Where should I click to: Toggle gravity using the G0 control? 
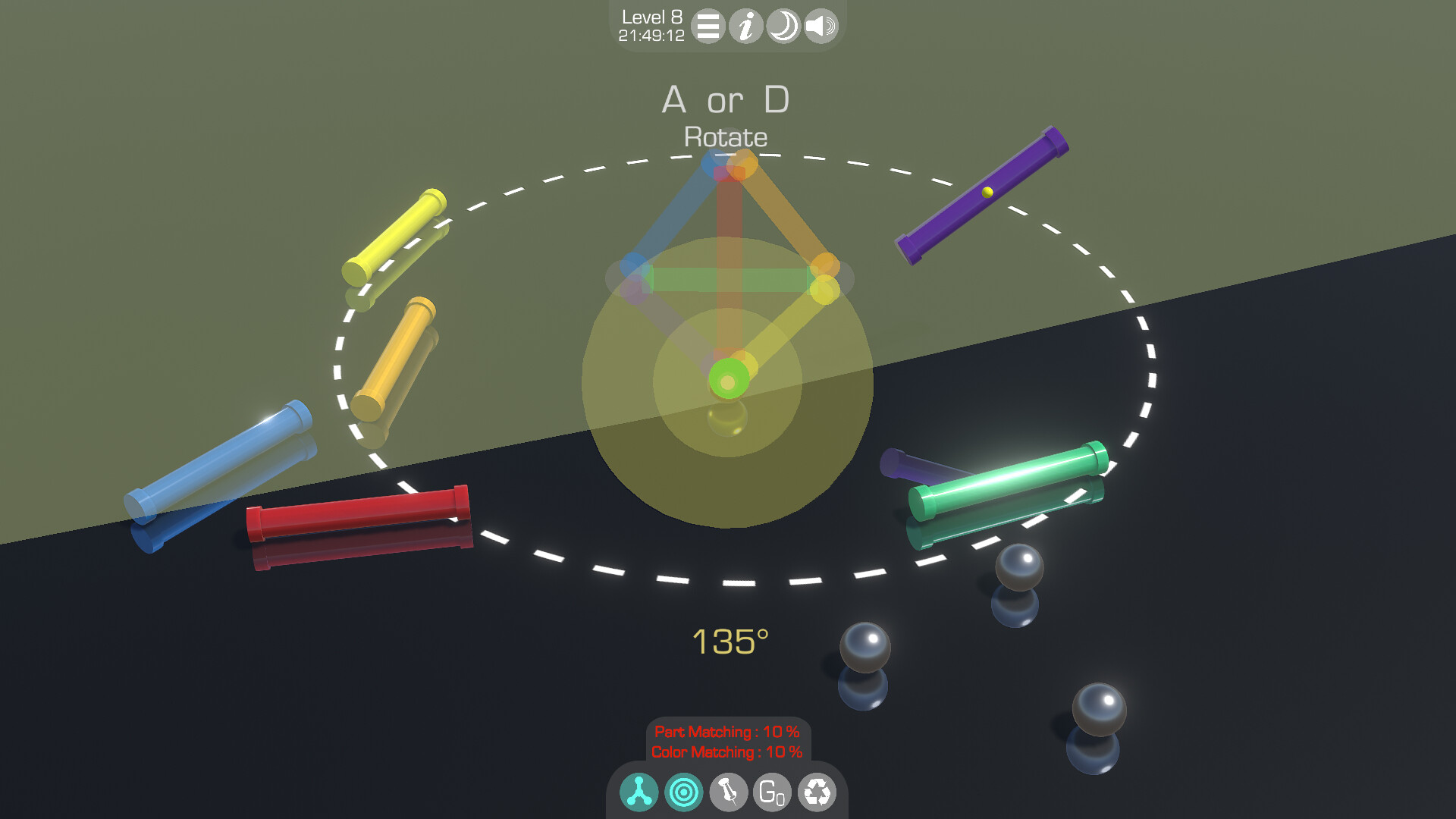[x=772, y=791]
